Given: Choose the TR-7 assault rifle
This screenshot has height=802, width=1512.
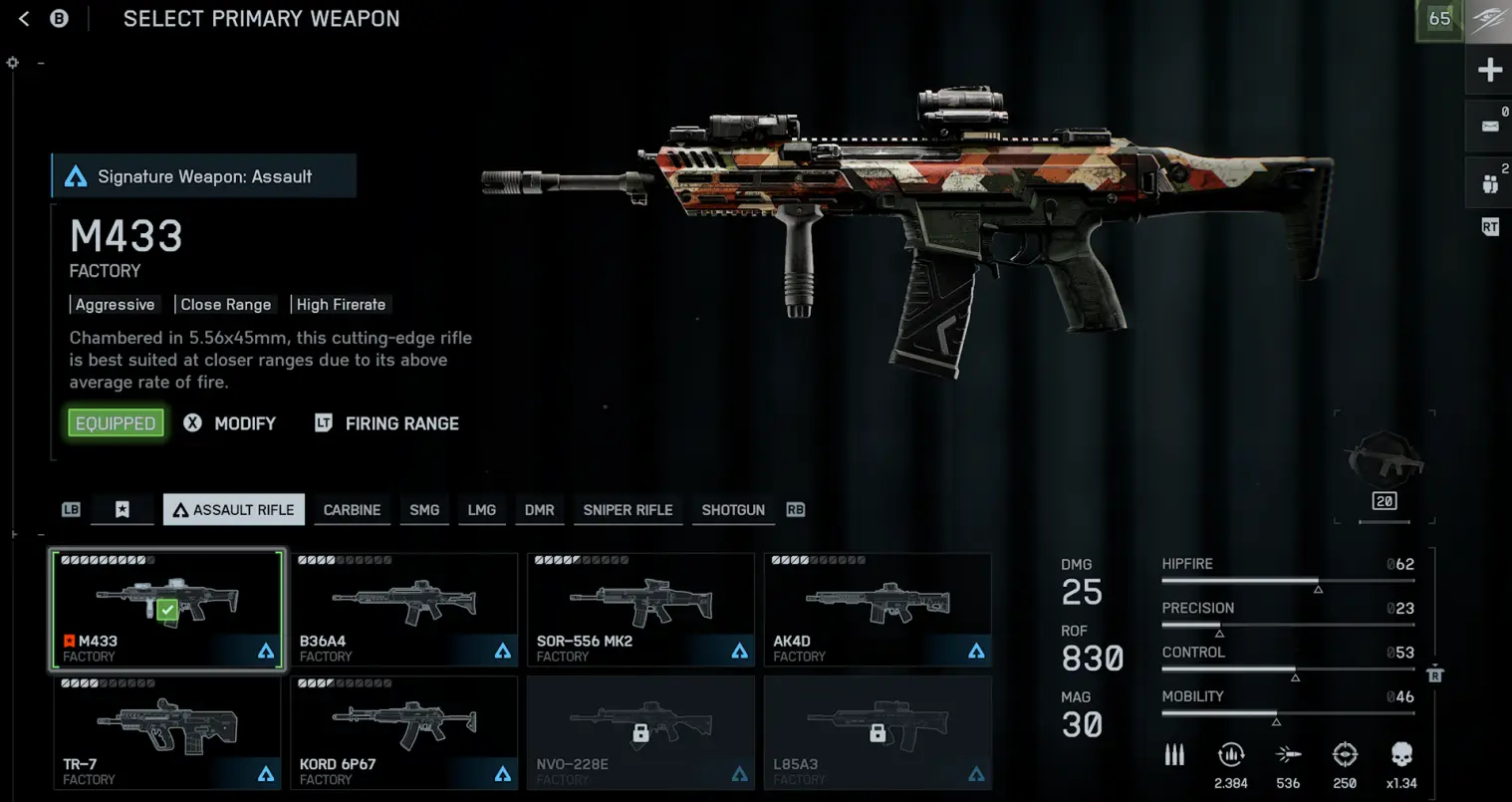Looking at the screenshot, I should click(167, 732).
